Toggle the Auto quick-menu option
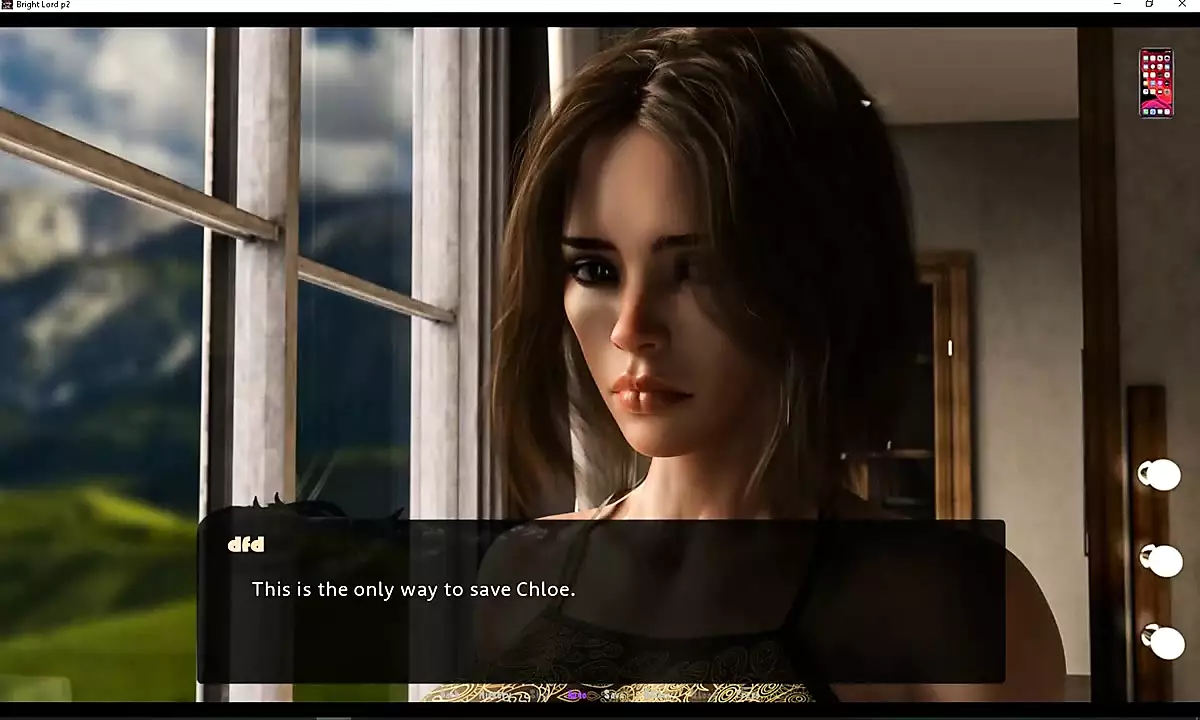1200x720 pixels. click(x=576, y=694)
